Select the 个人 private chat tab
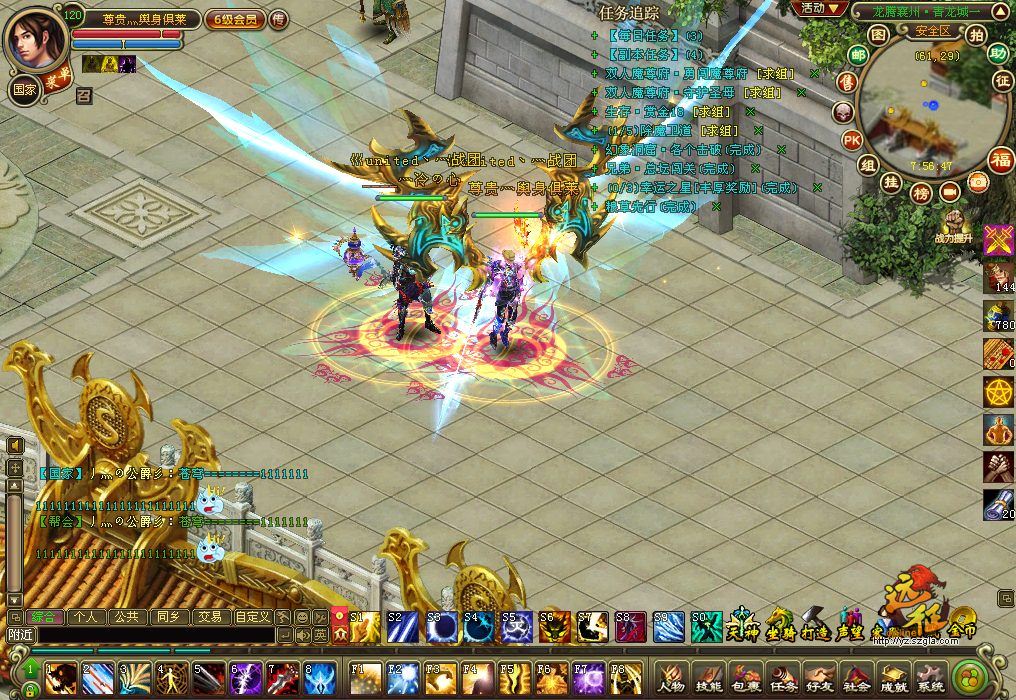Screen dimensions: 1016x700 pos(86,617)
